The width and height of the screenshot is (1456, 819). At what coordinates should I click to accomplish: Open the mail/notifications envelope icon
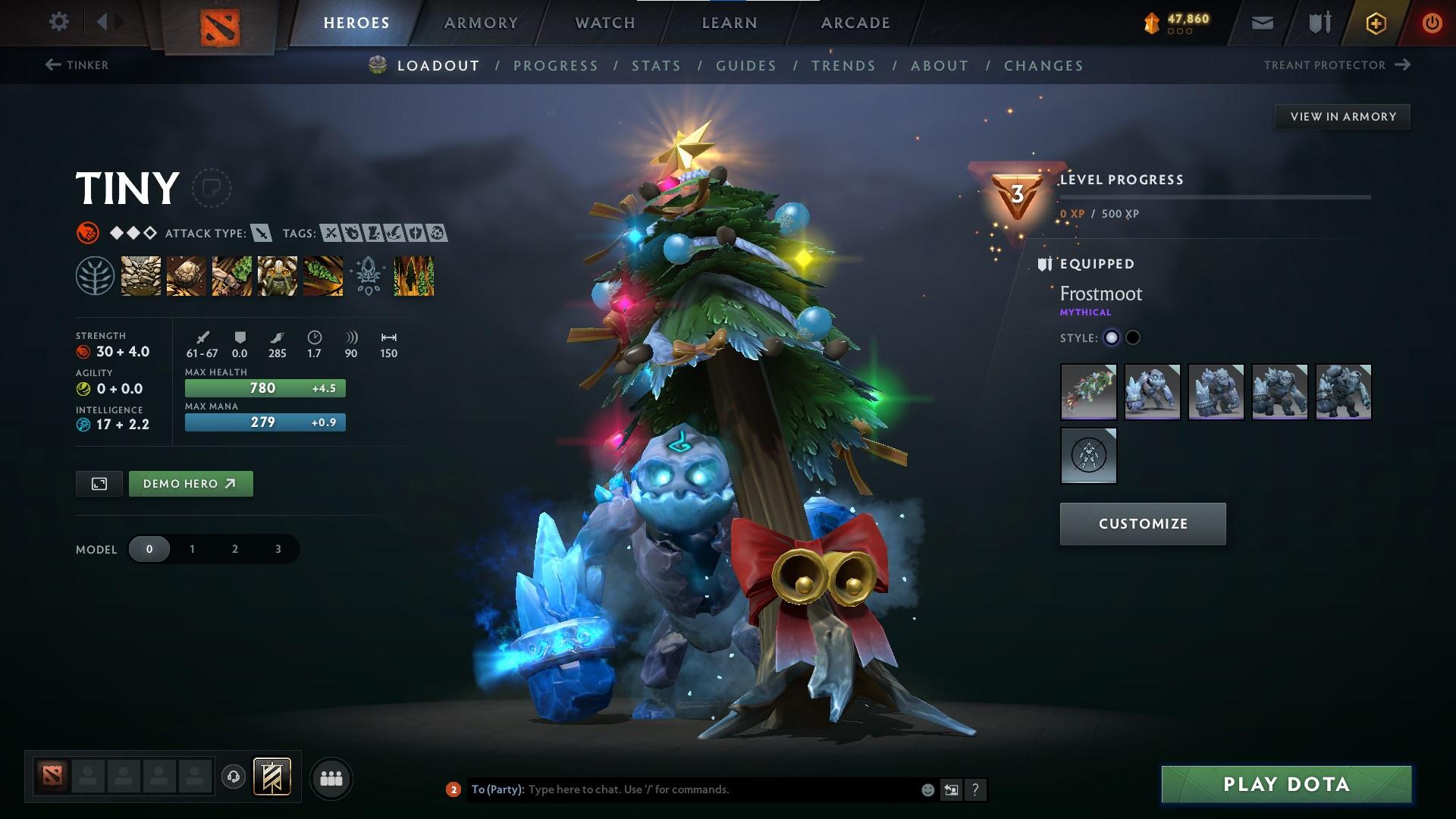click(1261, 23)
